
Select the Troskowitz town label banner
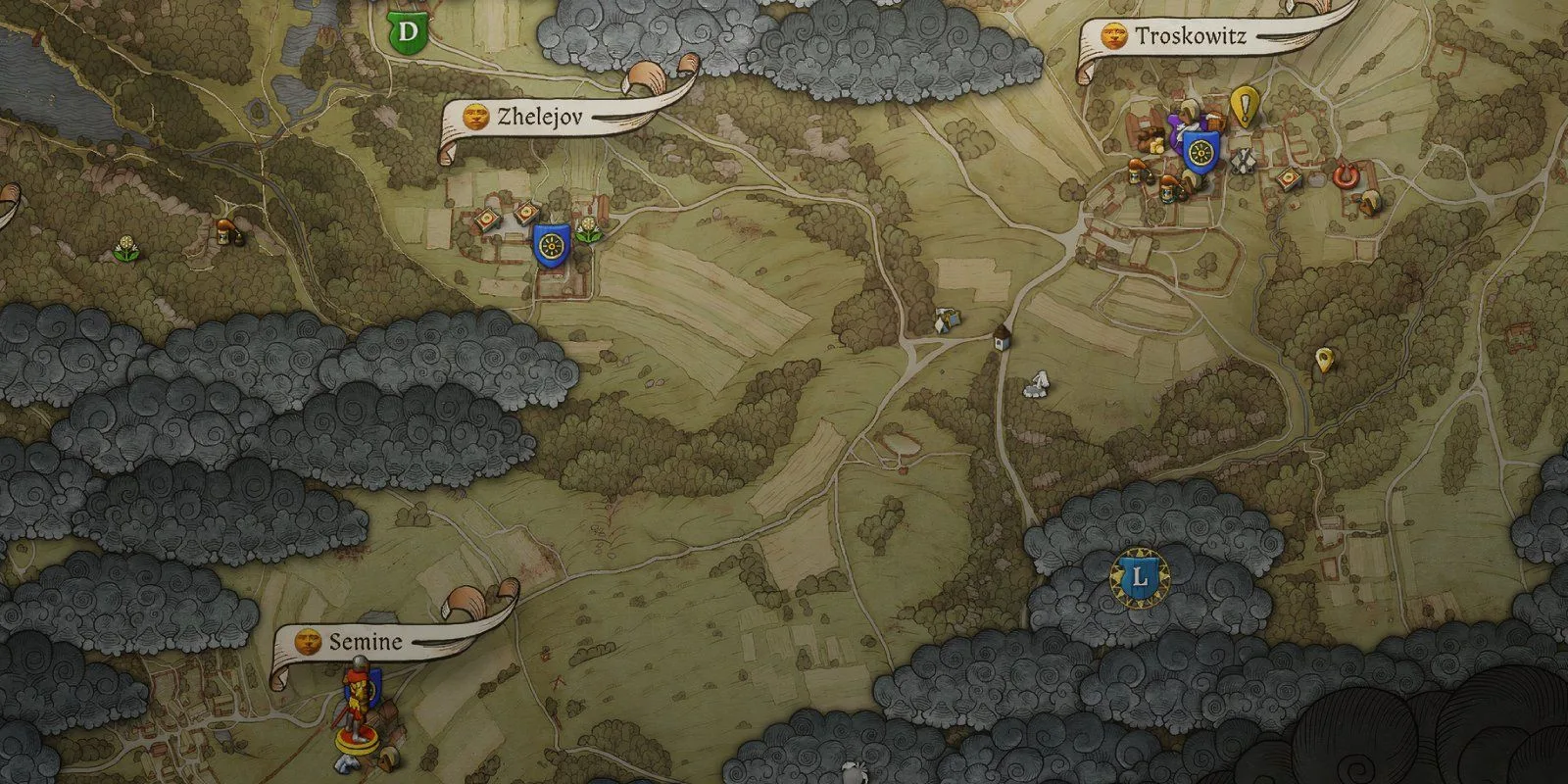pyautogui.click(x=1191, y=37)
